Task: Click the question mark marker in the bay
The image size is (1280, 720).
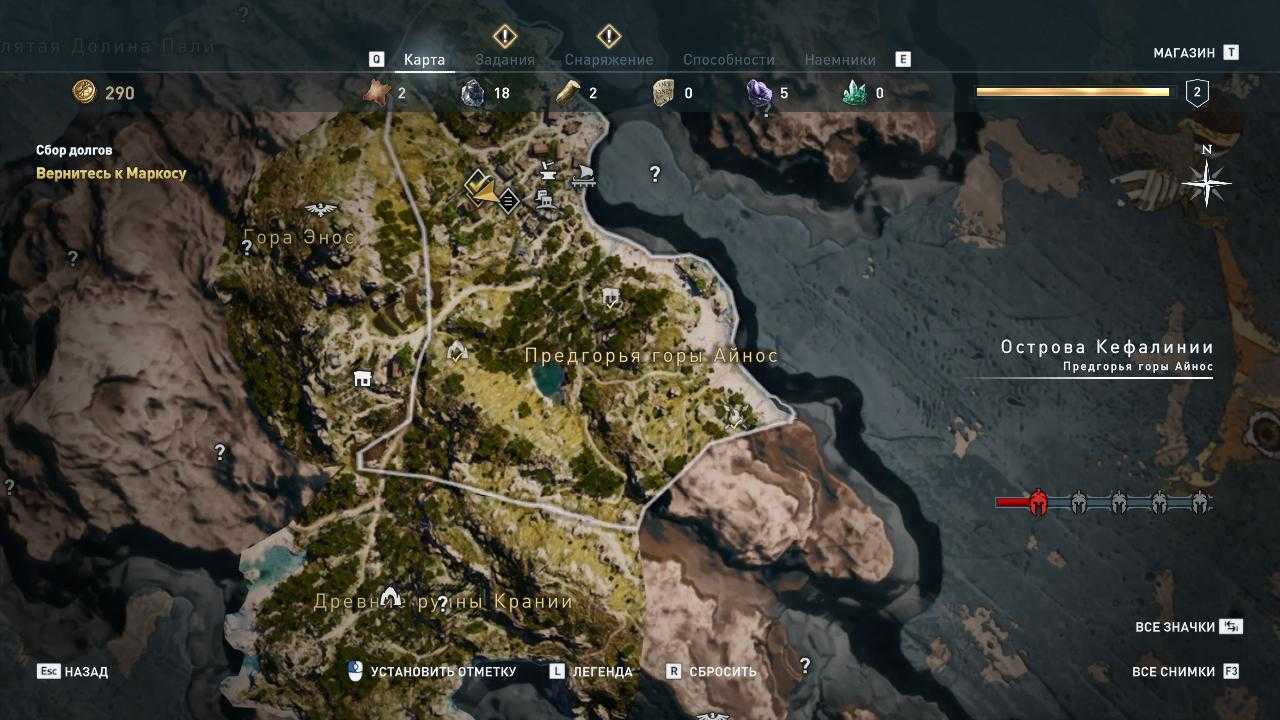Action: click(x=655, y=173)
